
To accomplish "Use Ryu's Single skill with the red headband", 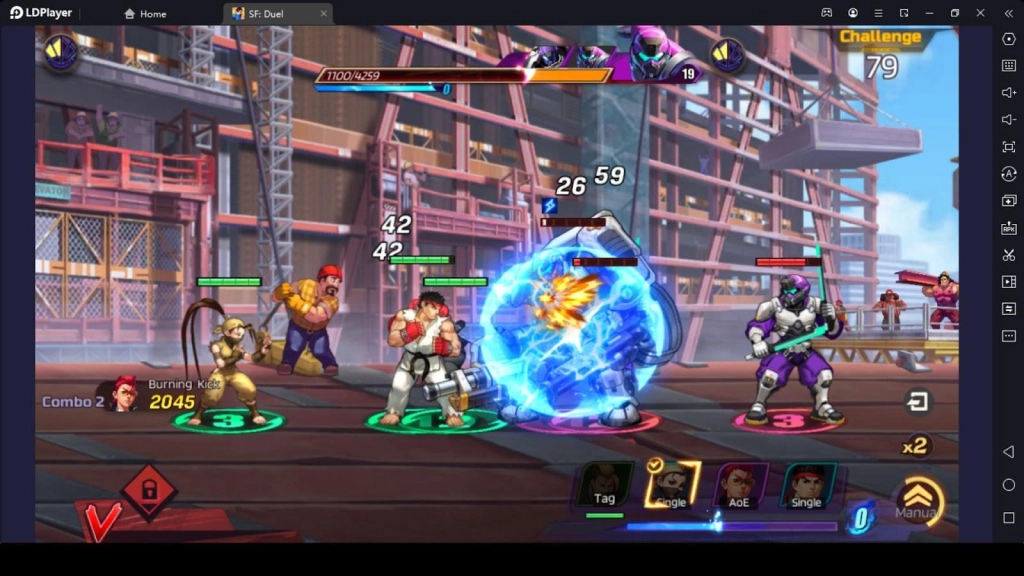I will coord(807,485).
